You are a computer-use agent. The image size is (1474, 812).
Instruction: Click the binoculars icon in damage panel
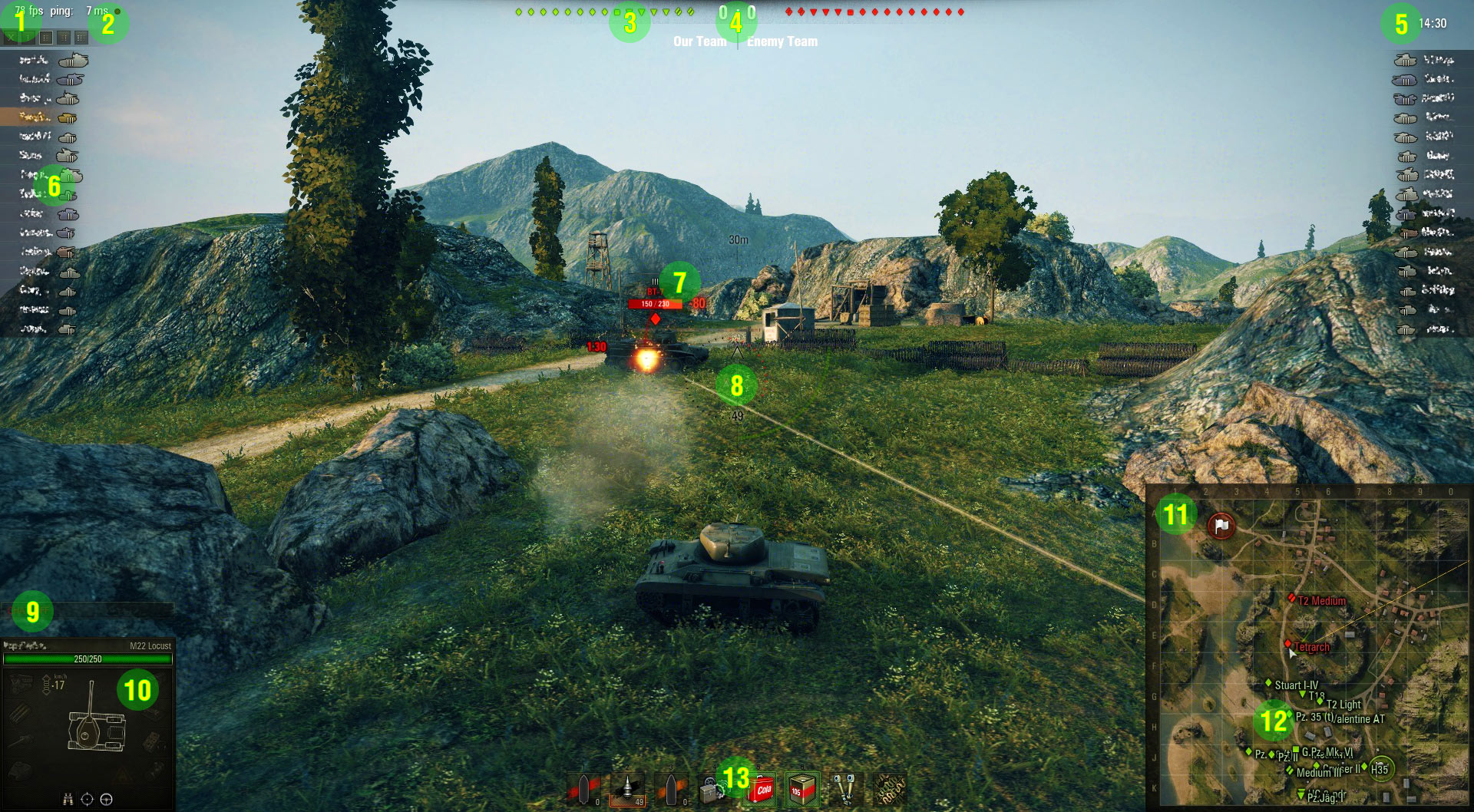click(x=68, y=800)
